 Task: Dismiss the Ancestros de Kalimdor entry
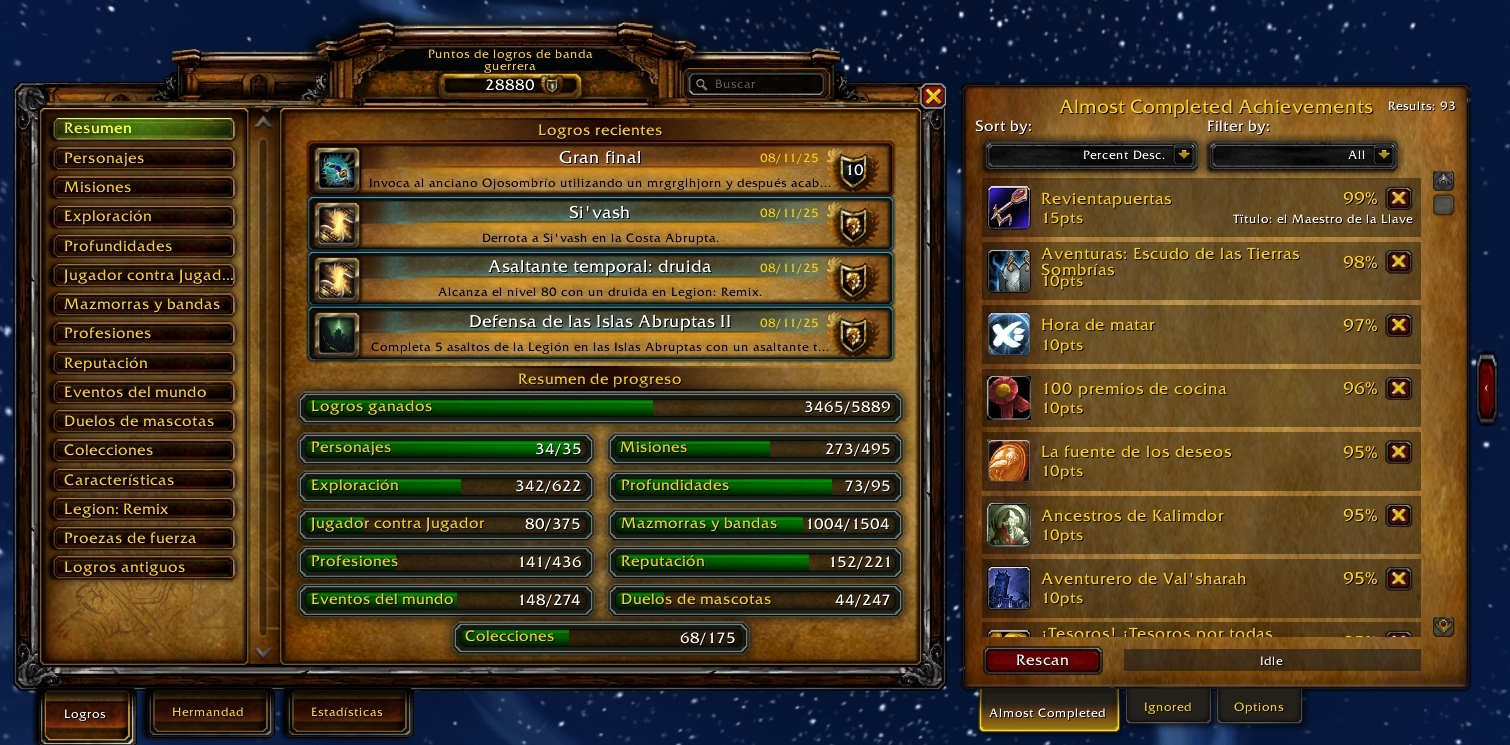click(x=1399, y=515)
